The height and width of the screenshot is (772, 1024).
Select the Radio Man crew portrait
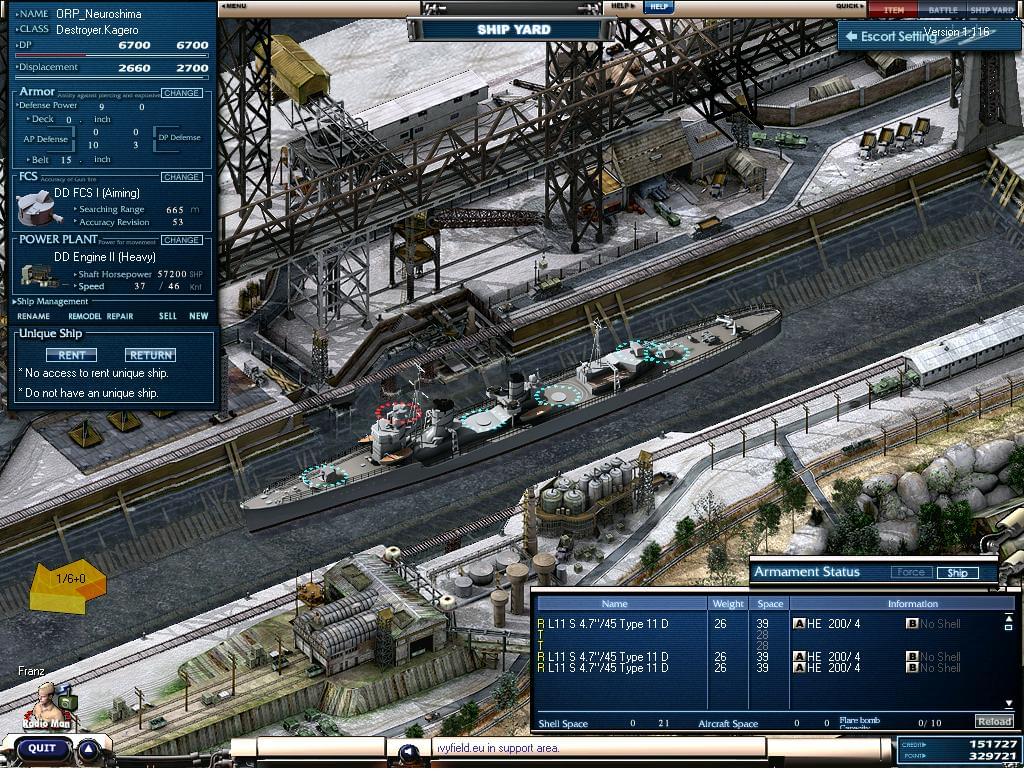coord(46,702)
